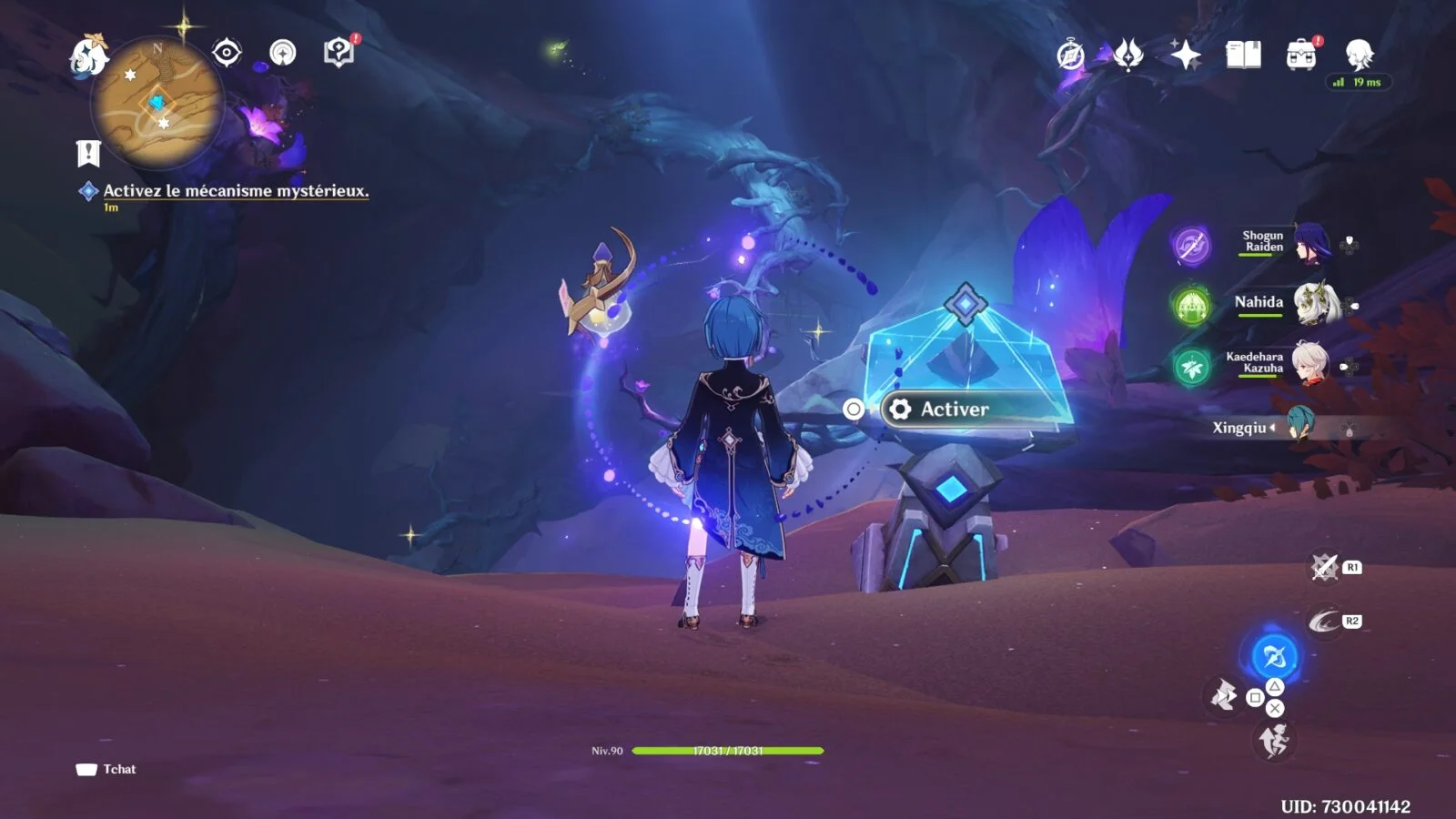1456x819 pixels.
Task: Activate the glowing blue elemental burst icon
Action: pyautogui.click(x=1274, y=655)
